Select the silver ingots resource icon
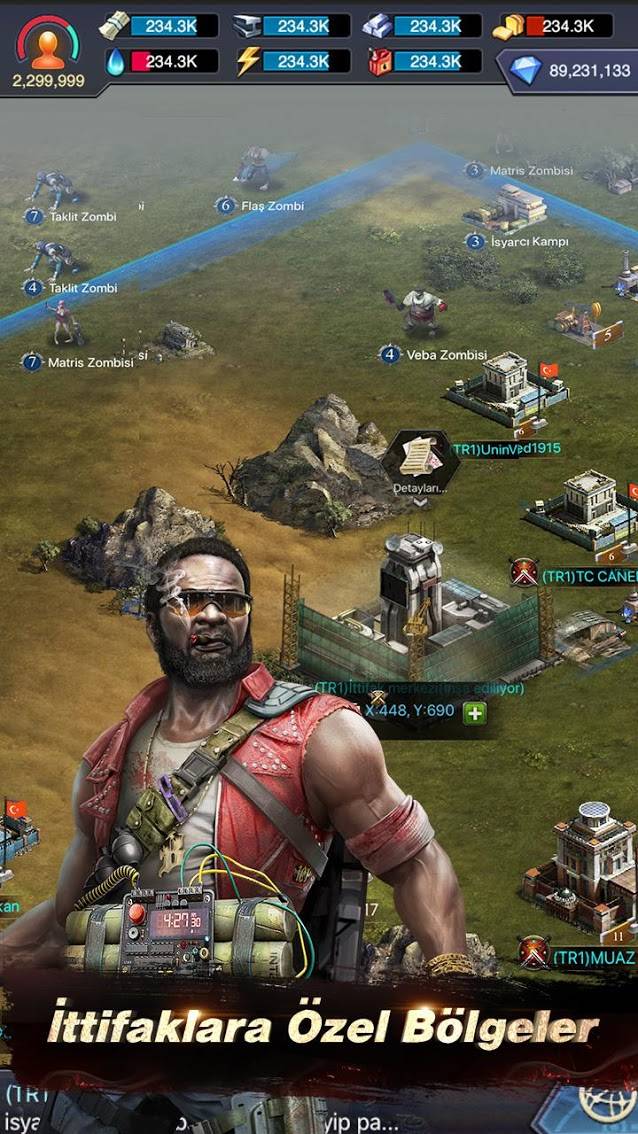Viewport: 638px width, 1134px height. click(x=378, y=27)
